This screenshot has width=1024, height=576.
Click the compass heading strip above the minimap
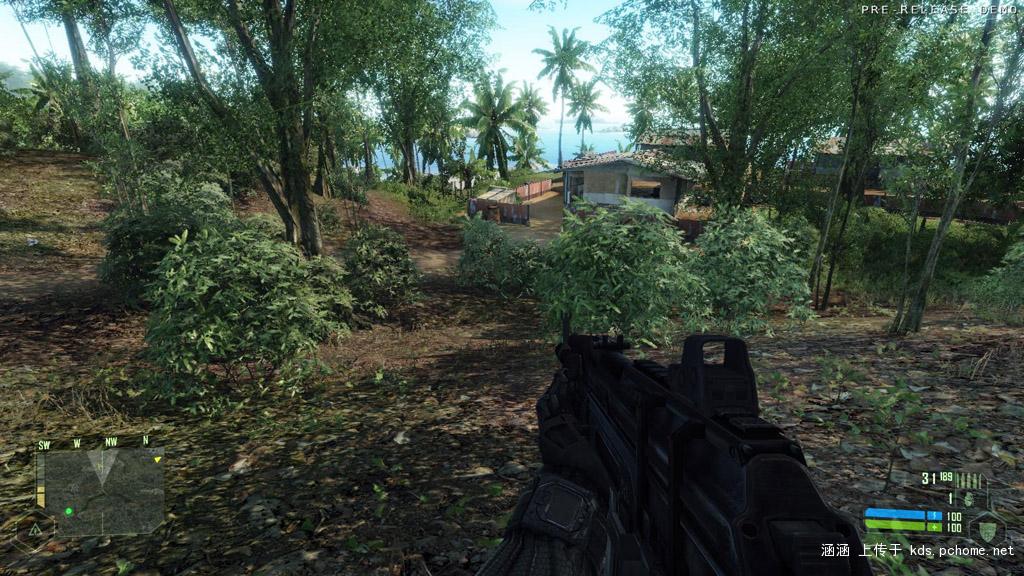pos(95,442)
